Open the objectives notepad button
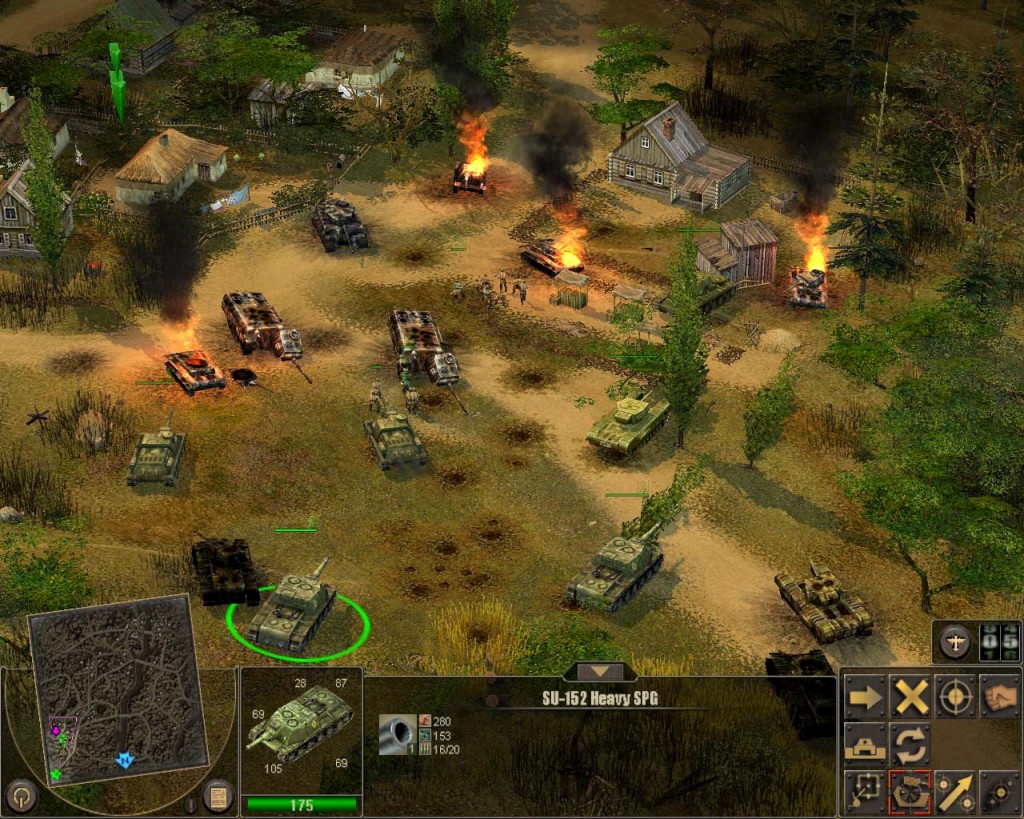The image size is (1024, 819). pos(217,796)
